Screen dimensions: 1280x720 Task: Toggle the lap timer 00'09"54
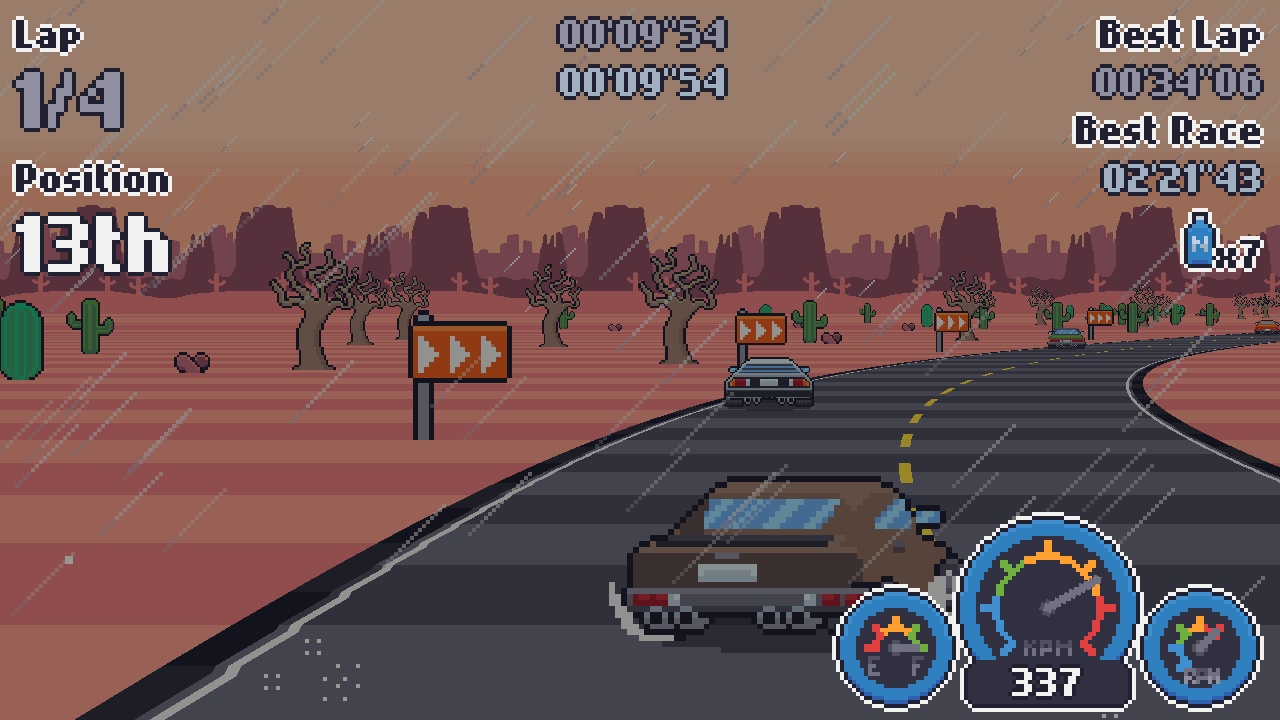tap(643, 35)
